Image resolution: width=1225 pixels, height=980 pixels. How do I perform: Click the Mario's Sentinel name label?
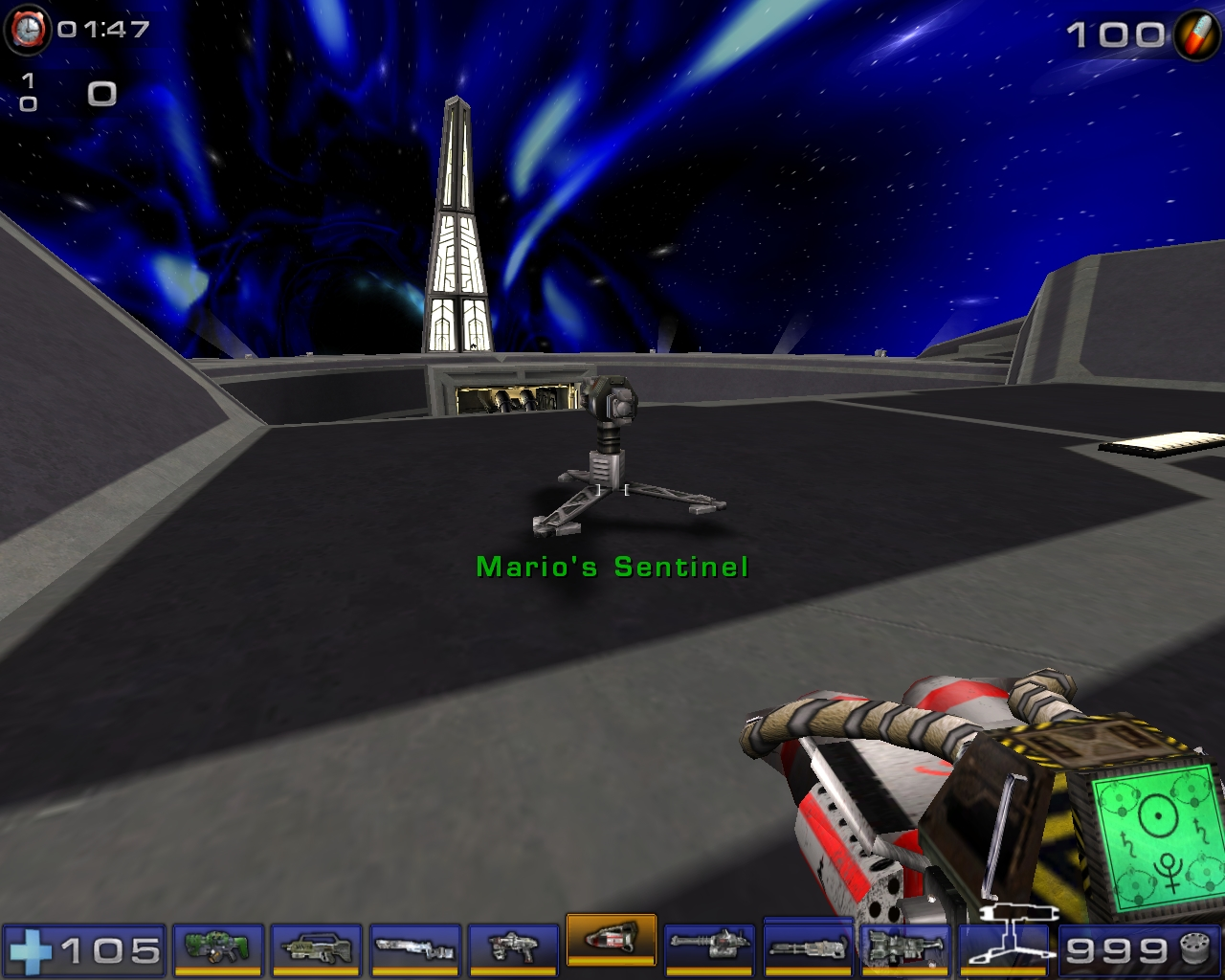click(x=611, y=566)
